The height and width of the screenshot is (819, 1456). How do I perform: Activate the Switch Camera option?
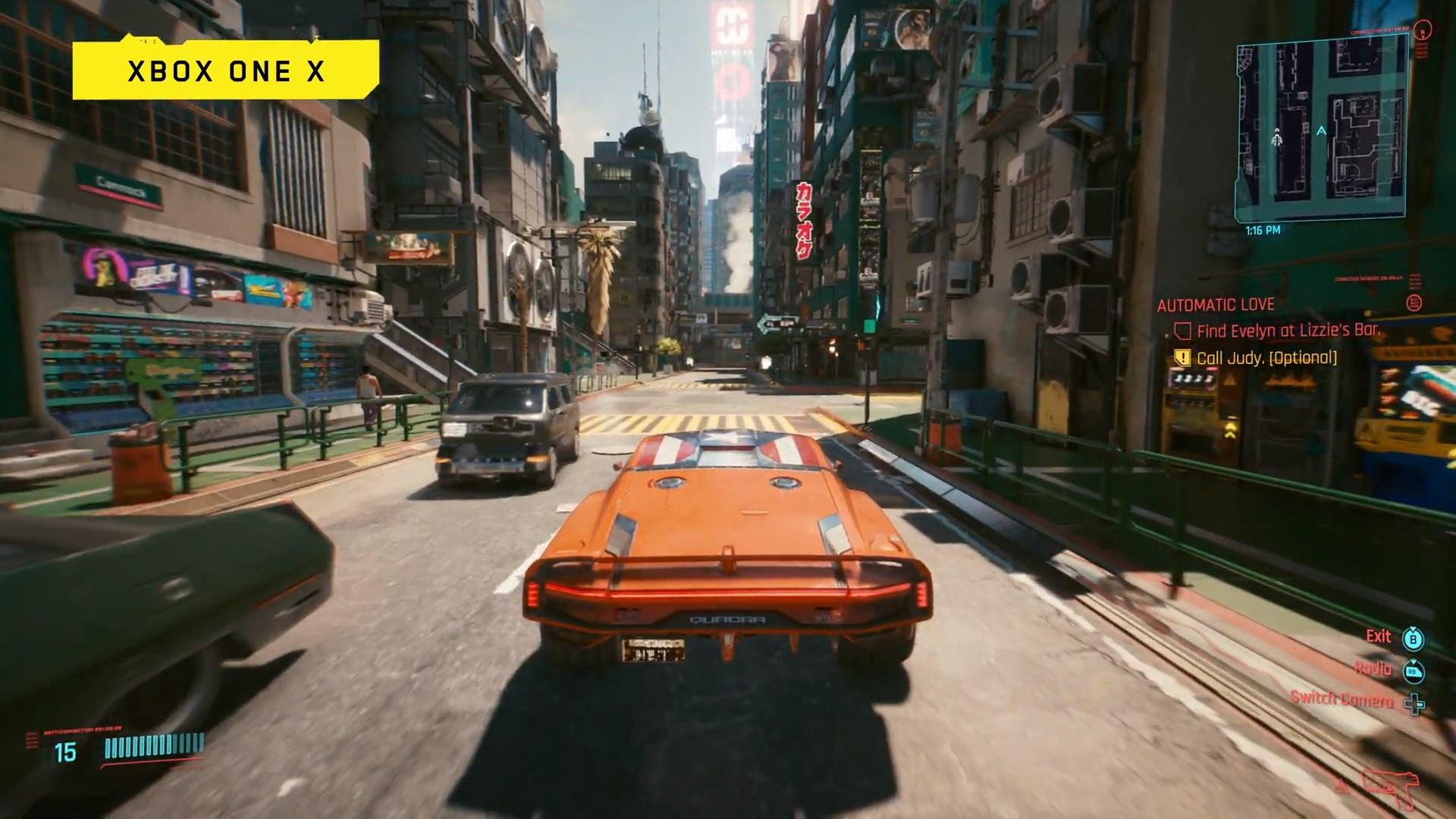point(1341,699)
